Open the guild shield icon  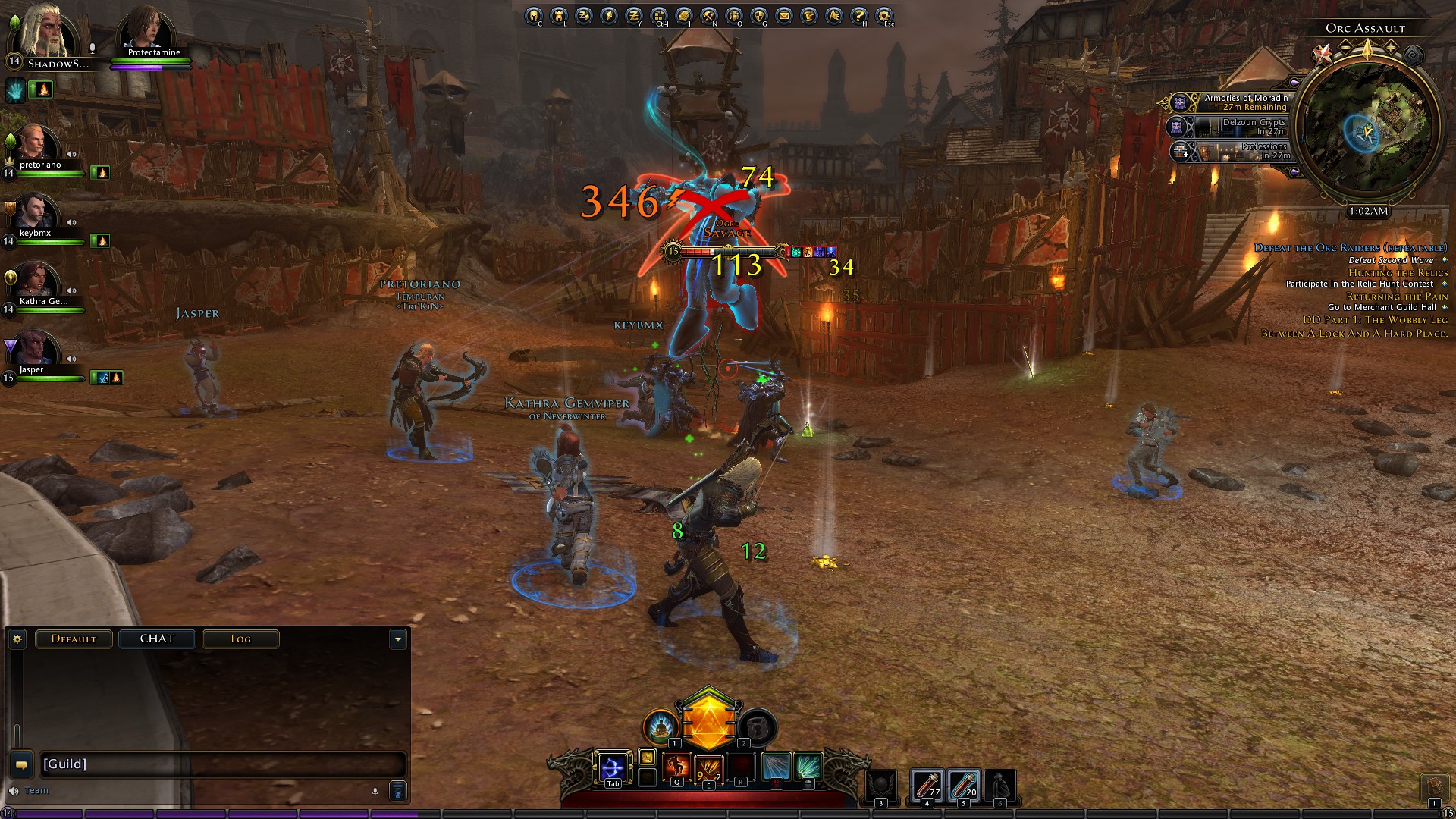[x=759, y=15]
